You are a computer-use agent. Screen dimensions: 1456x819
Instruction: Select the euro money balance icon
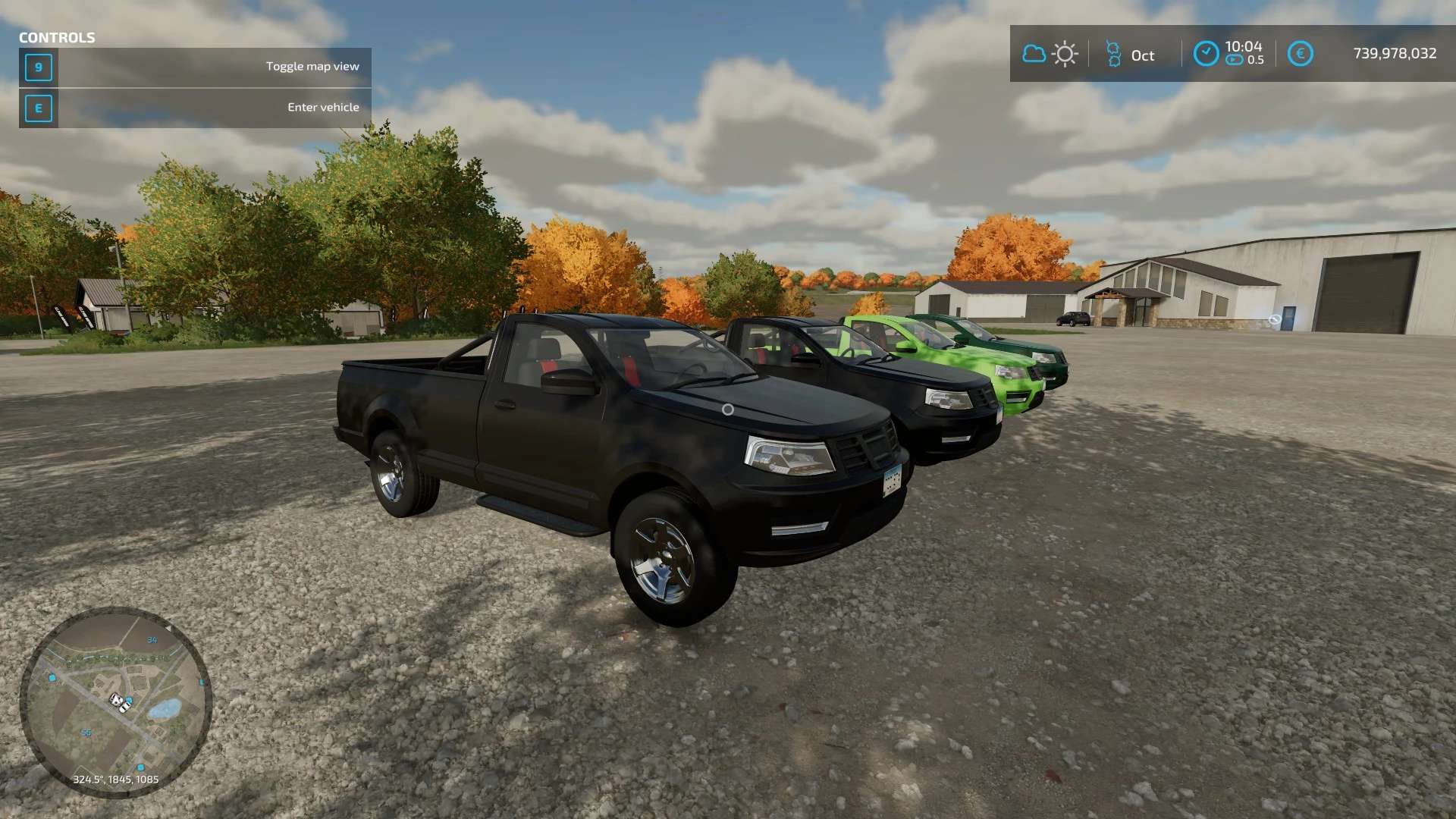coord(1300,54)
